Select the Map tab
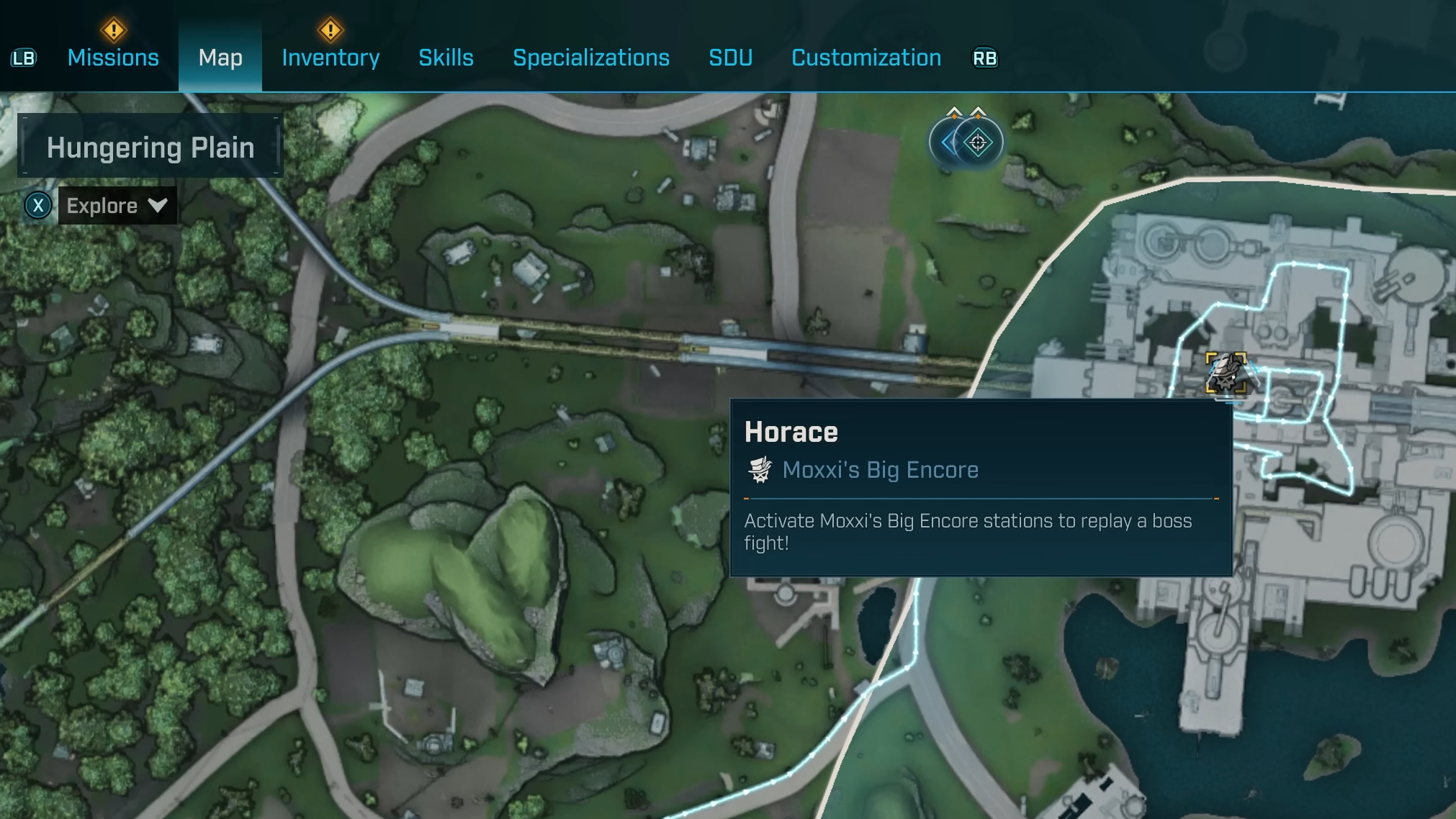This screenshot has height=819, width=1456. (x=220, y=58)
